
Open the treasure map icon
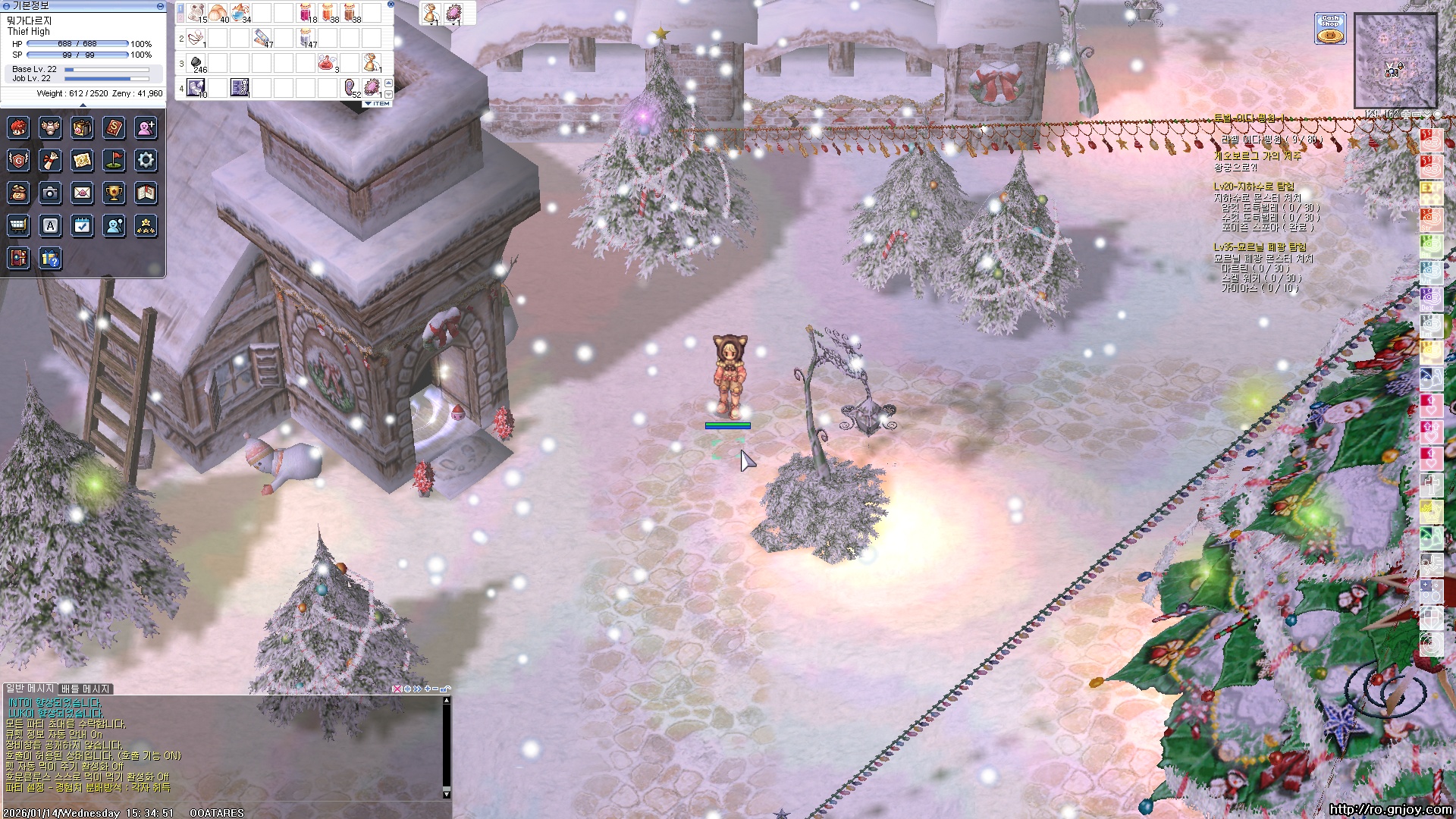click(82, 160)
